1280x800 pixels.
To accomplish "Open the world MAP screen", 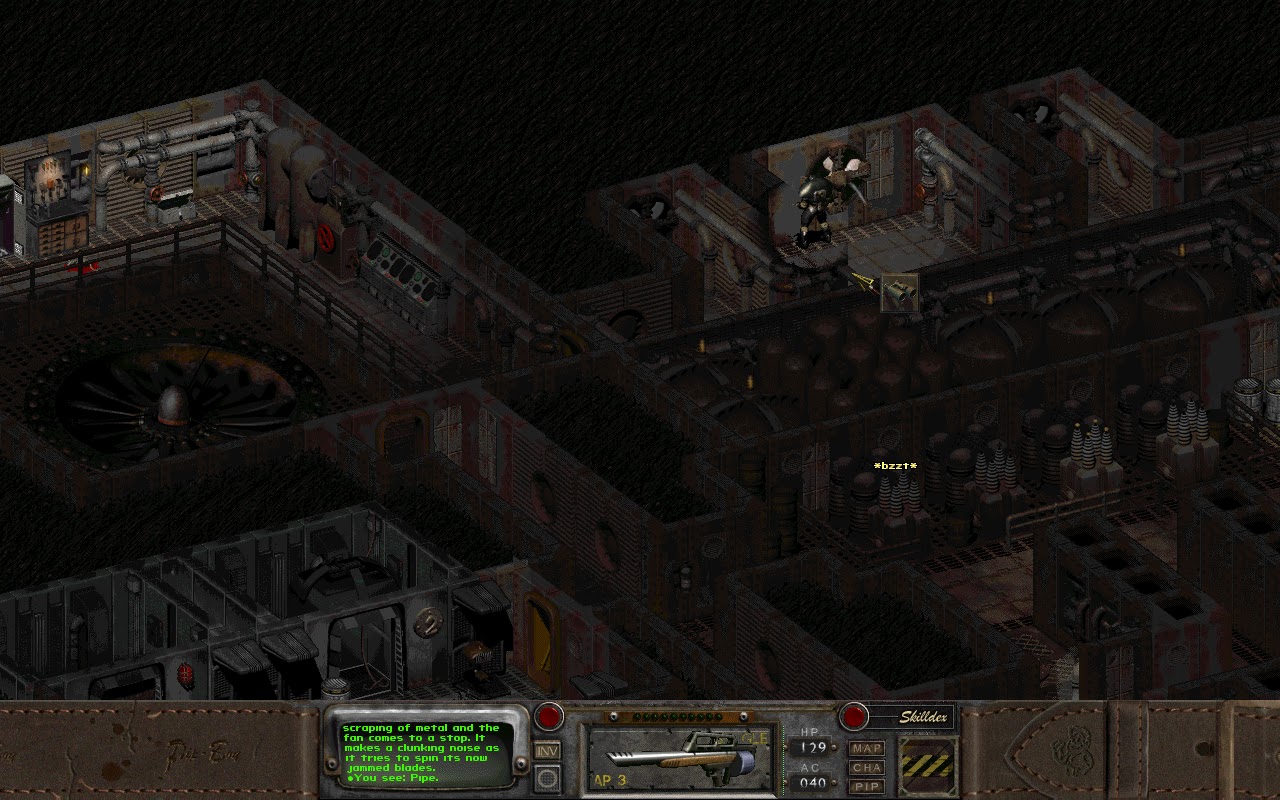I will [x=866, y=746].
